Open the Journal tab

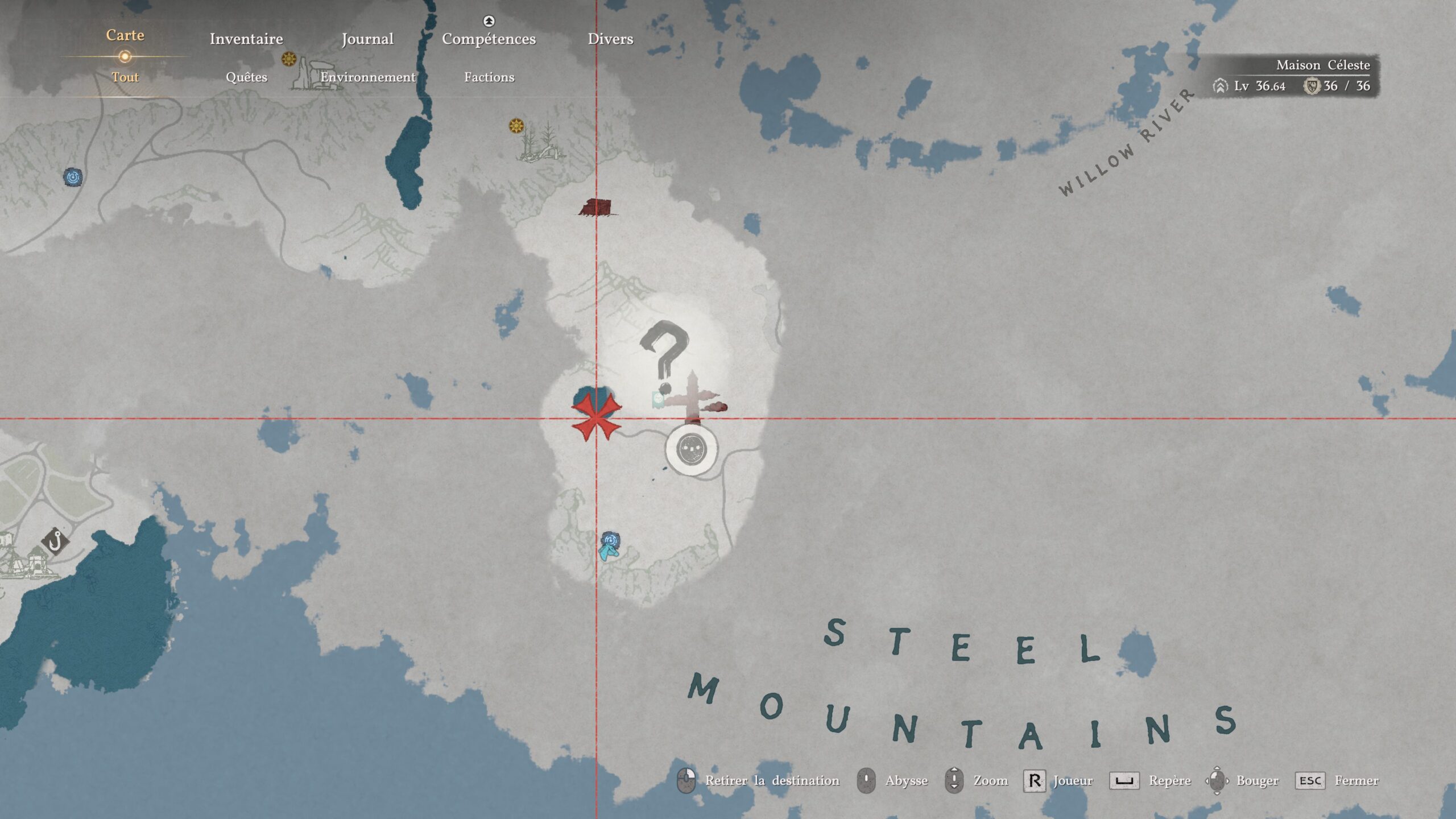pos(367,39)
